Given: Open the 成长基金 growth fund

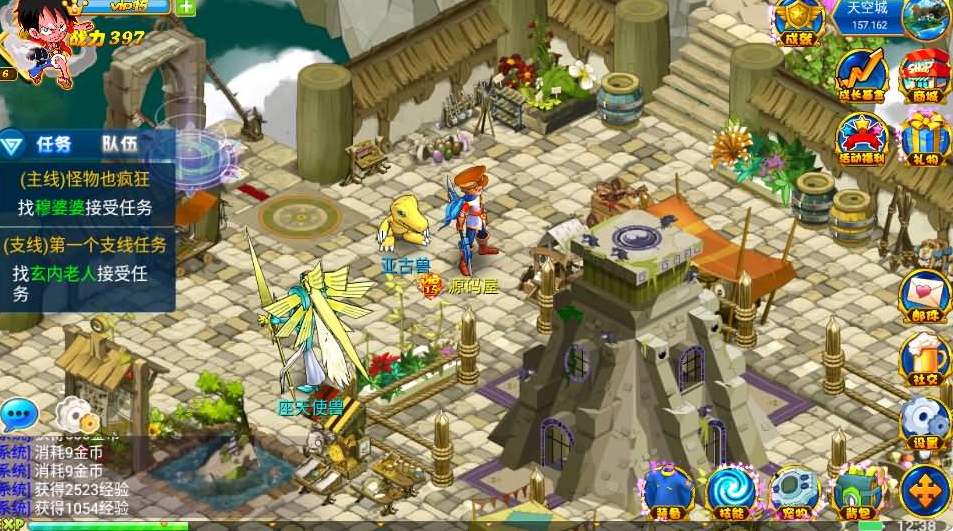Looking at the screenshot, I should click(862, 75).
